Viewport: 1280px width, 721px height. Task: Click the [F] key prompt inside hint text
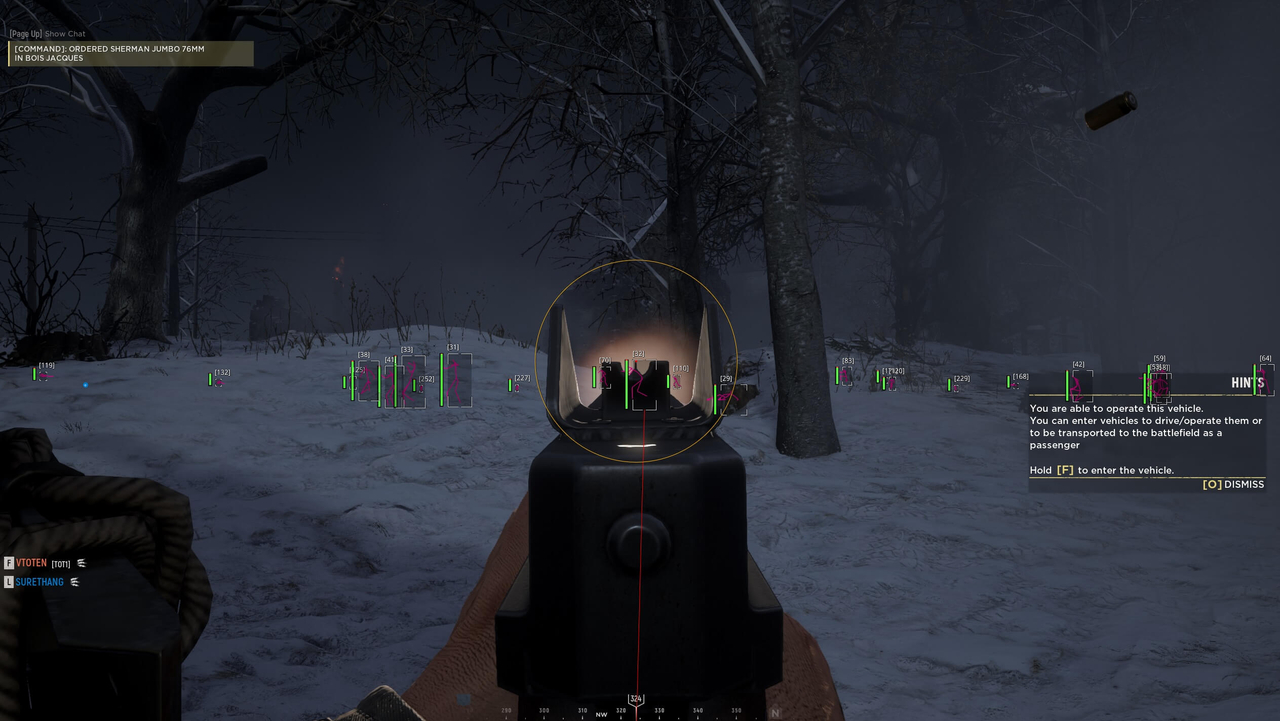click(x=1065, y=470)
